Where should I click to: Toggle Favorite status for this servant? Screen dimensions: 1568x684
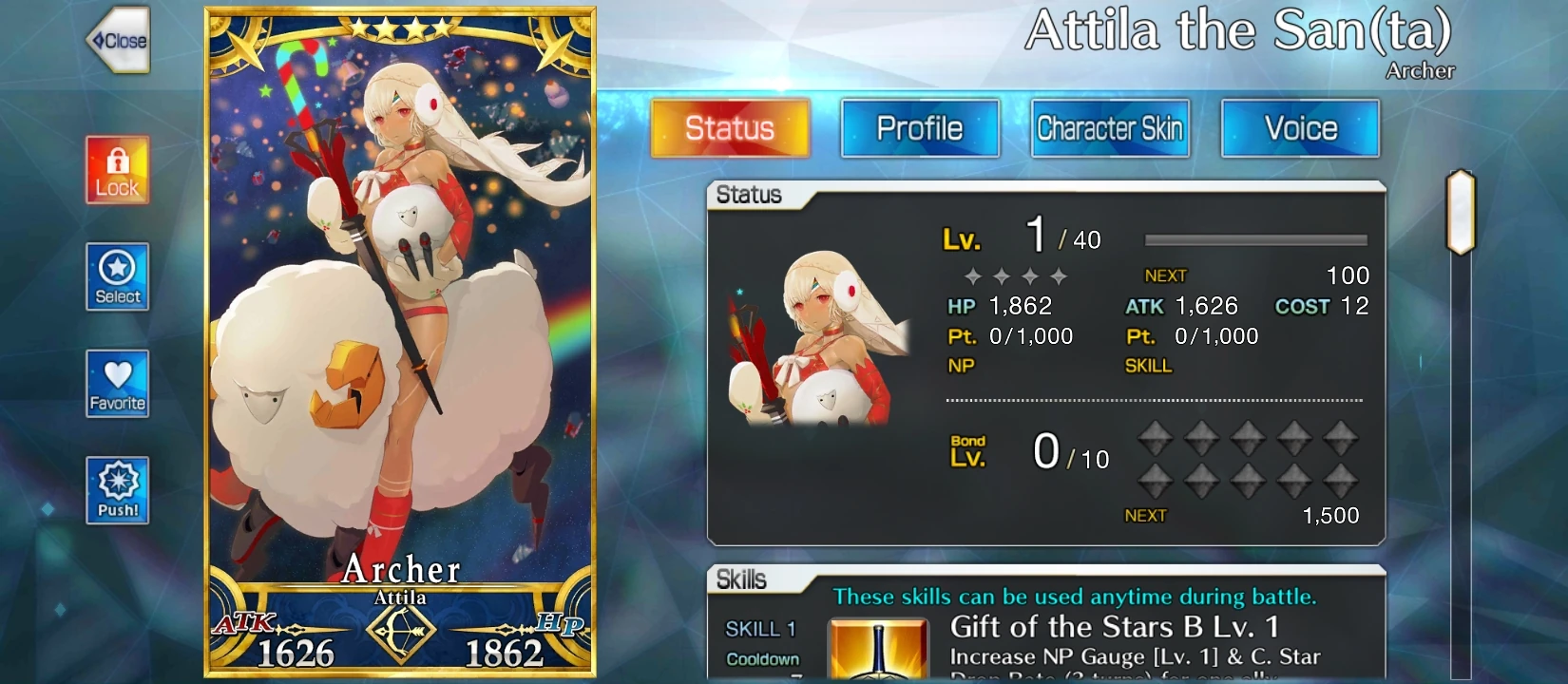coord(117,384)
